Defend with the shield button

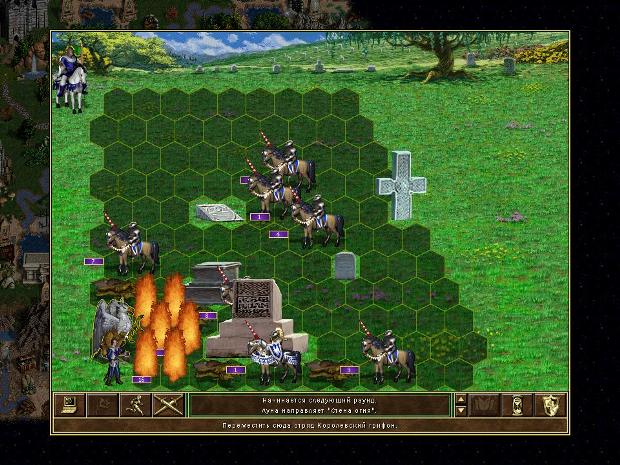[551, 405]
